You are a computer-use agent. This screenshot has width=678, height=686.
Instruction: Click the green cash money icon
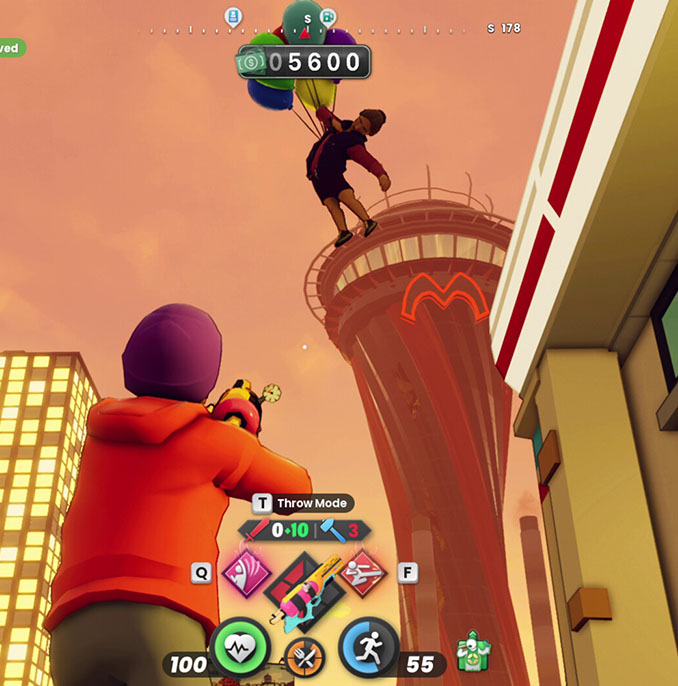point(251,62)
